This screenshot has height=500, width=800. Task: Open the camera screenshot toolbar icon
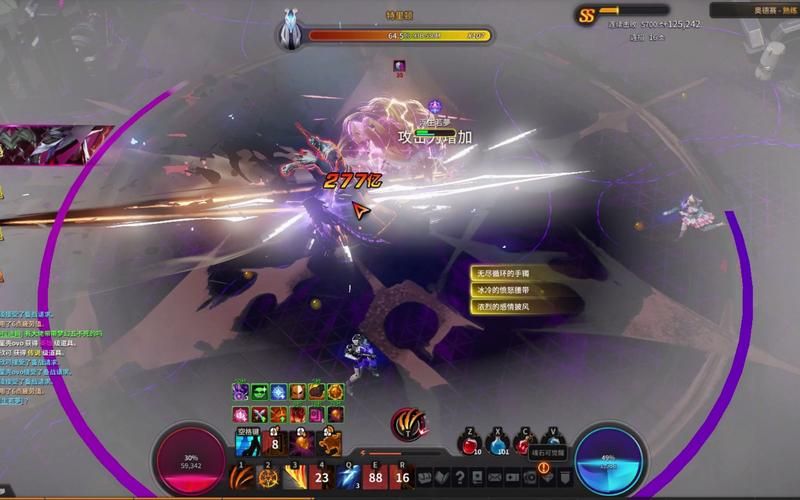point(531,478)
